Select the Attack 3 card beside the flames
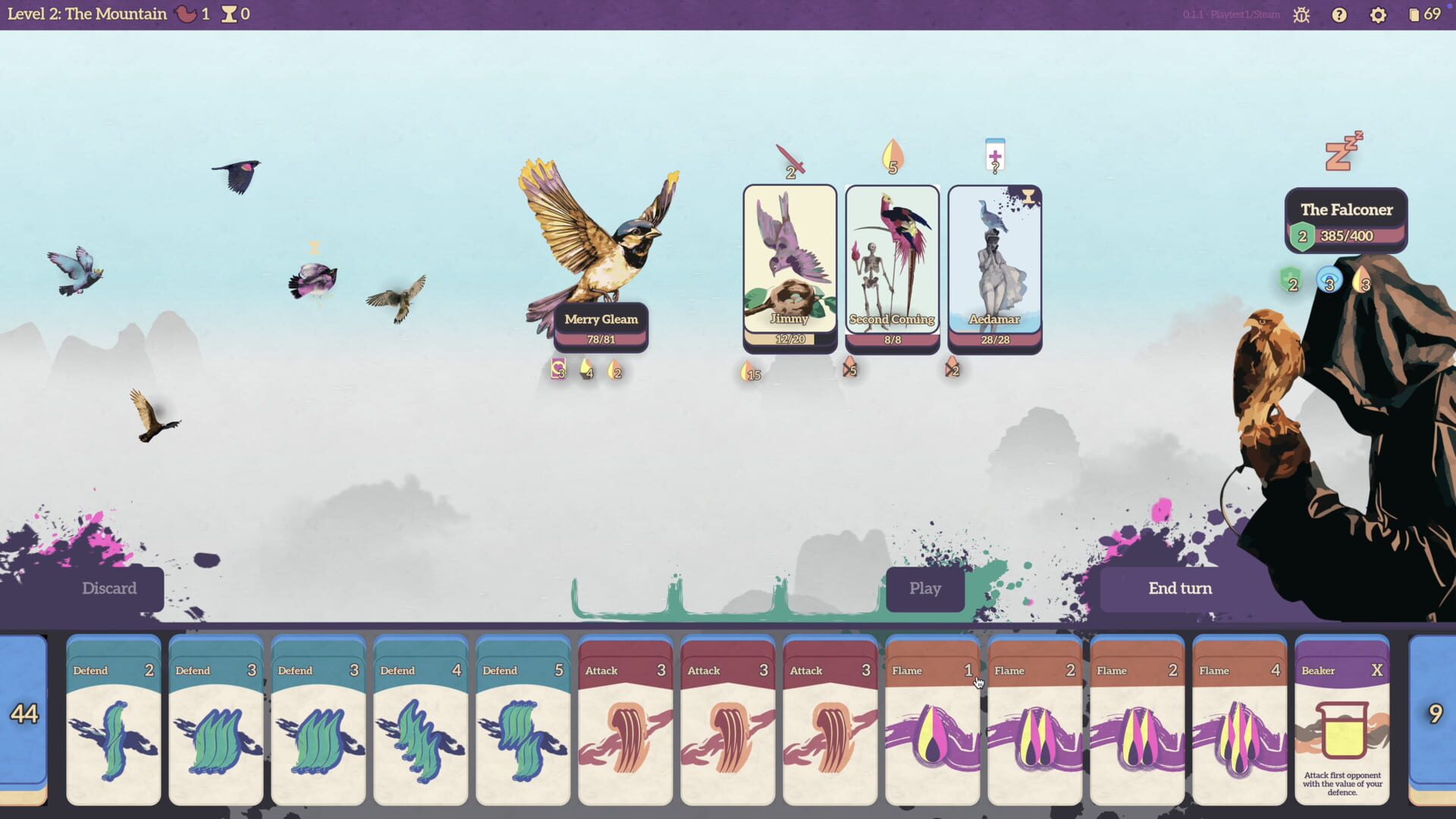The image size is (1456, 819). (830, 720)
